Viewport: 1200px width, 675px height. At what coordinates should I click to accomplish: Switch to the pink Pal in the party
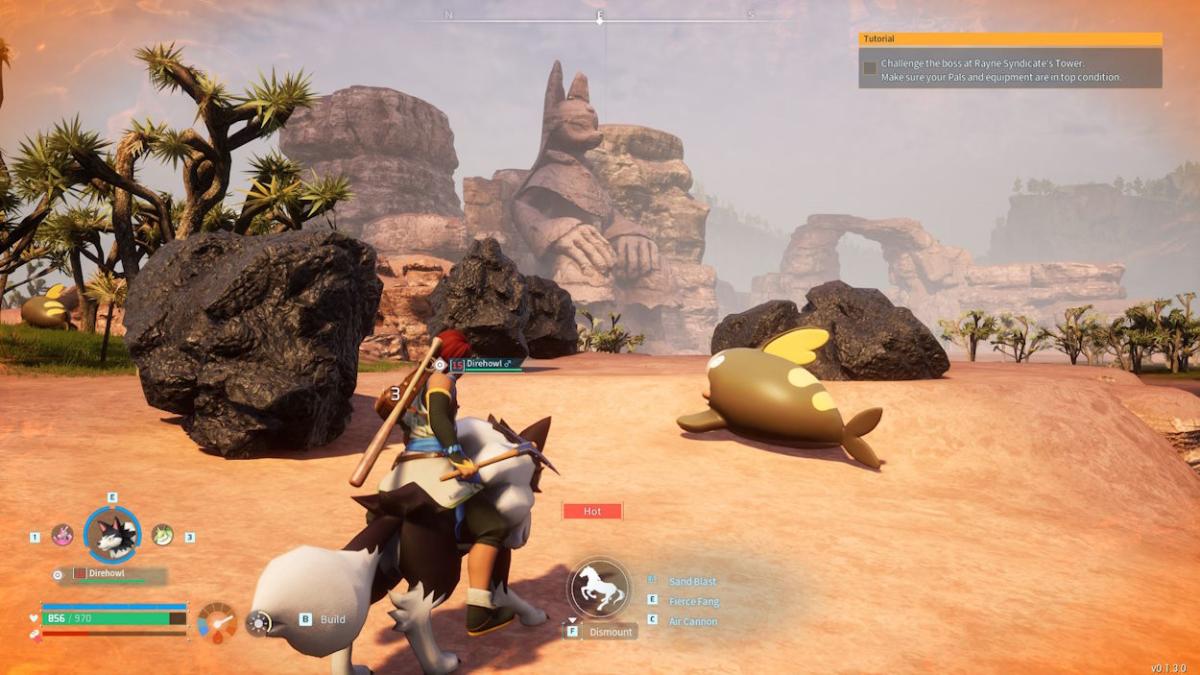62,535
